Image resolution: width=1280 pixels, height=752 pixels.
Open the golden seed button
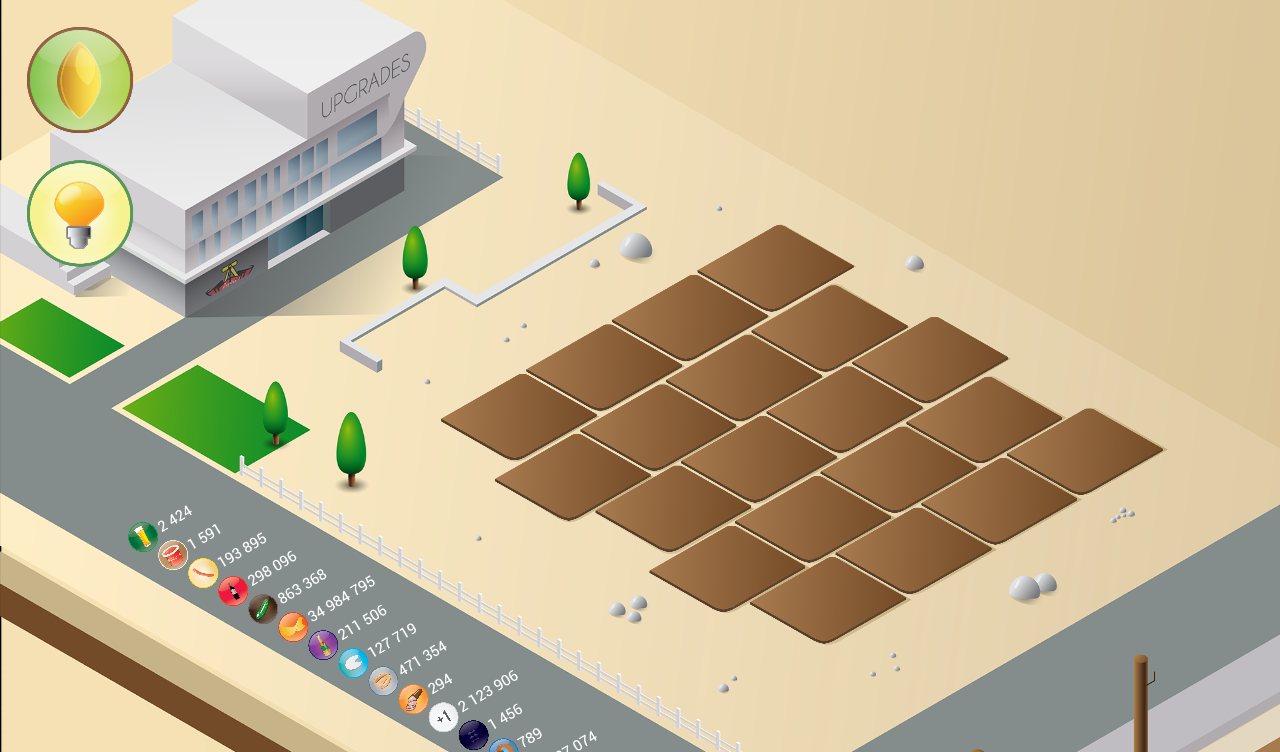pyautogui.click(x=80, y=80)
